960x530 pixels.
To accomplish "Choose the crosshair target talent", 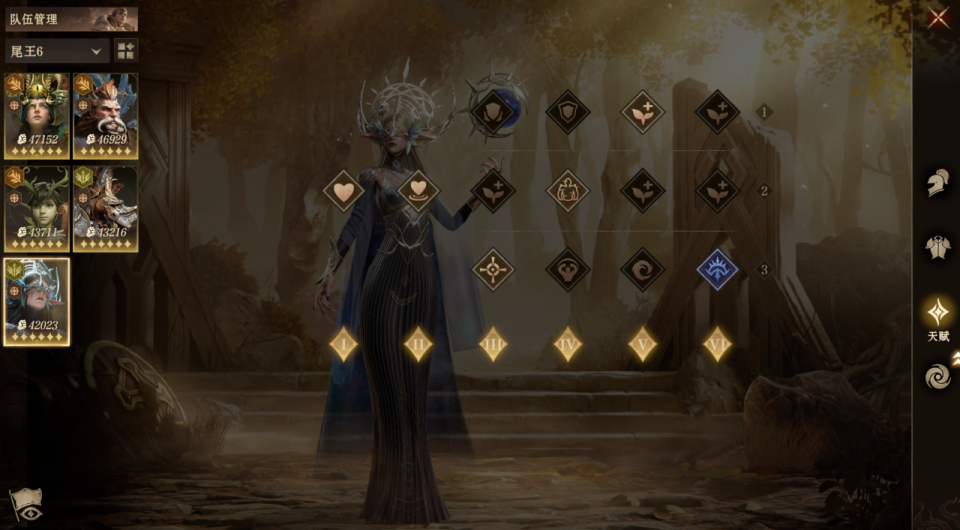I will point(493,269).
